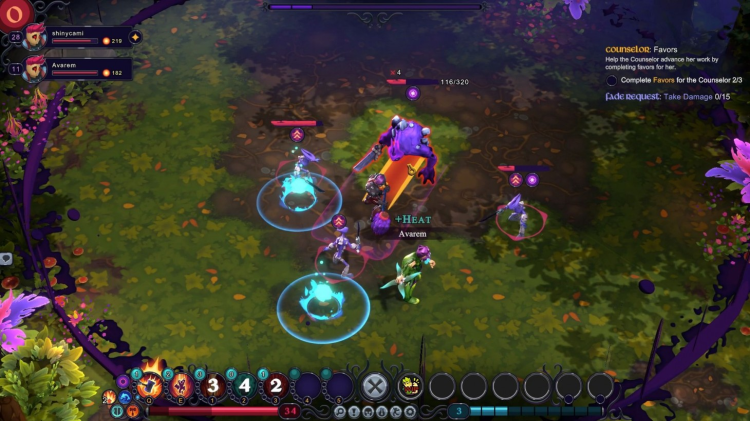Click the grey X button on hotbar

click(375, 386)
